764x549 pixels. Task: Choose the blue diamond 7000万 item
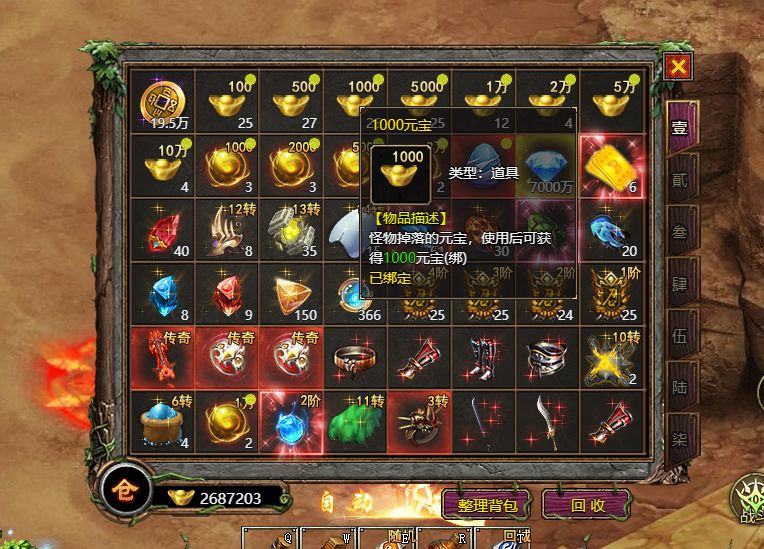[546, 166]
